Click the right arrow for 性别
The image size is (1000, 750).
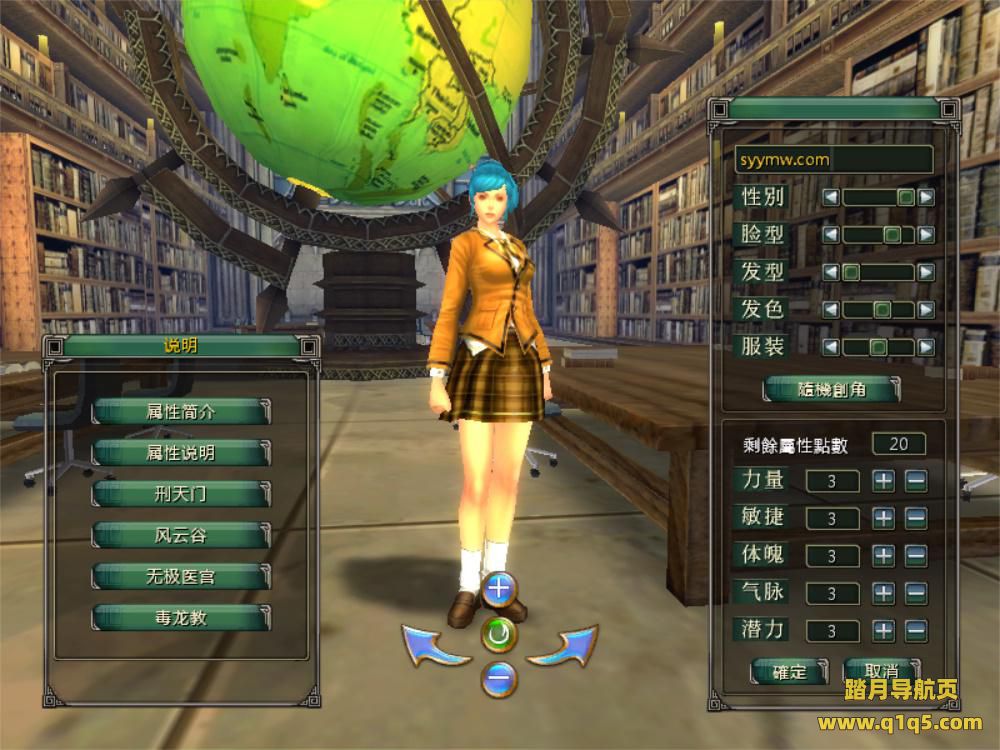[x=926, y=198]
